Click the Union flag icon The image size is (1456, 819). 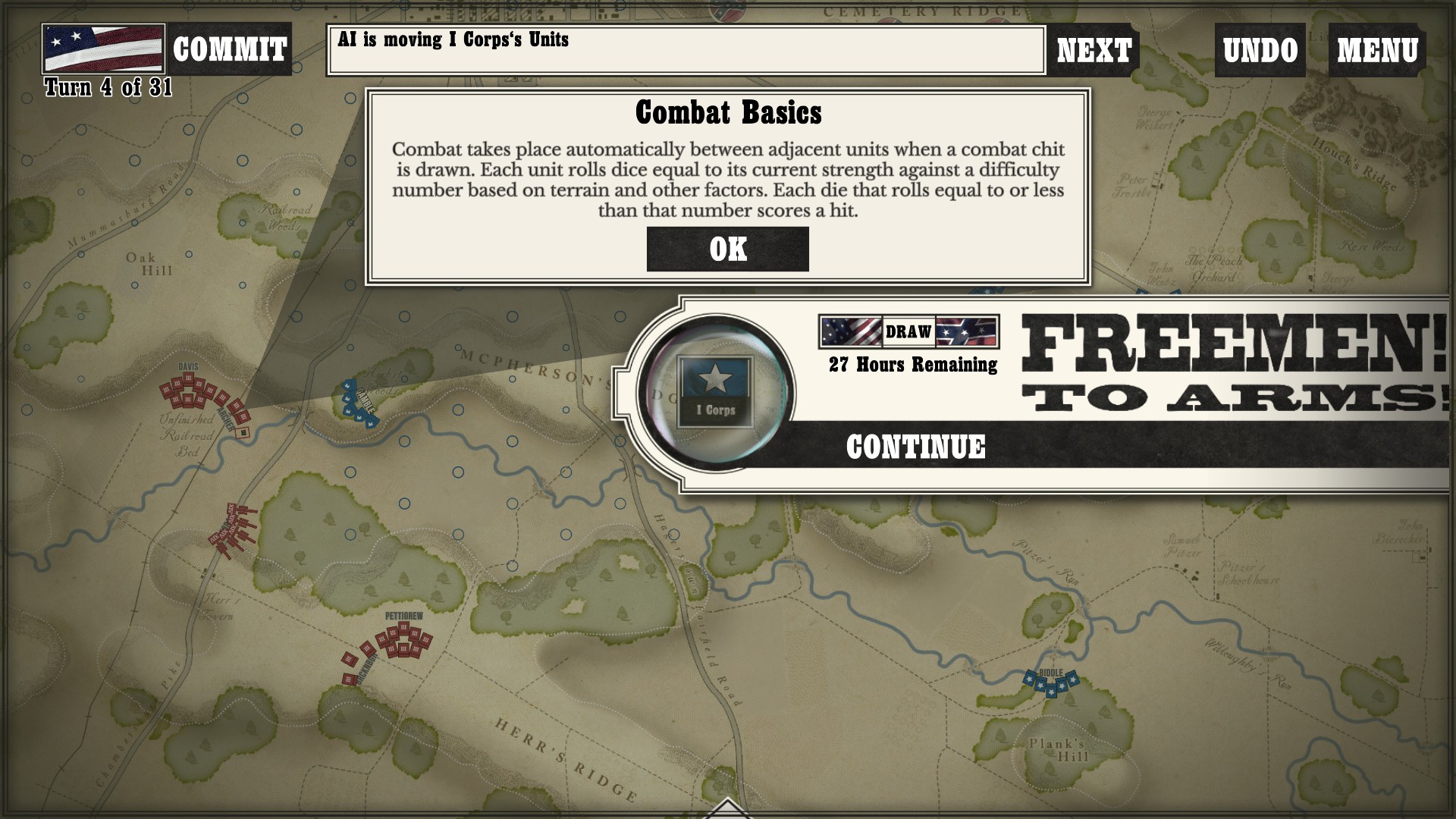pyautogui.click(x=104, y=49)
